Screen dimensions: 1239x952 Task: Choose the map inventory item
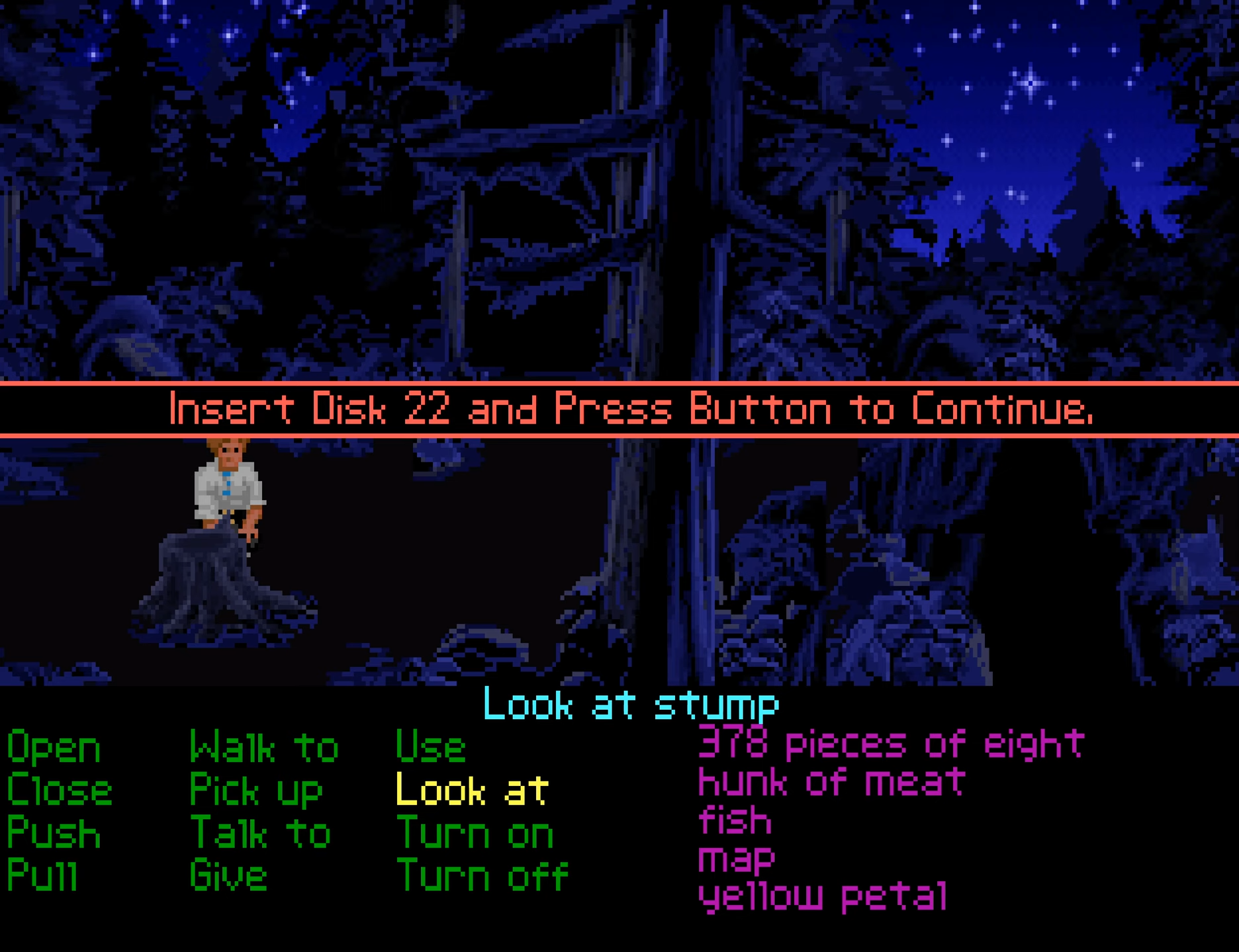coord(736,859)
